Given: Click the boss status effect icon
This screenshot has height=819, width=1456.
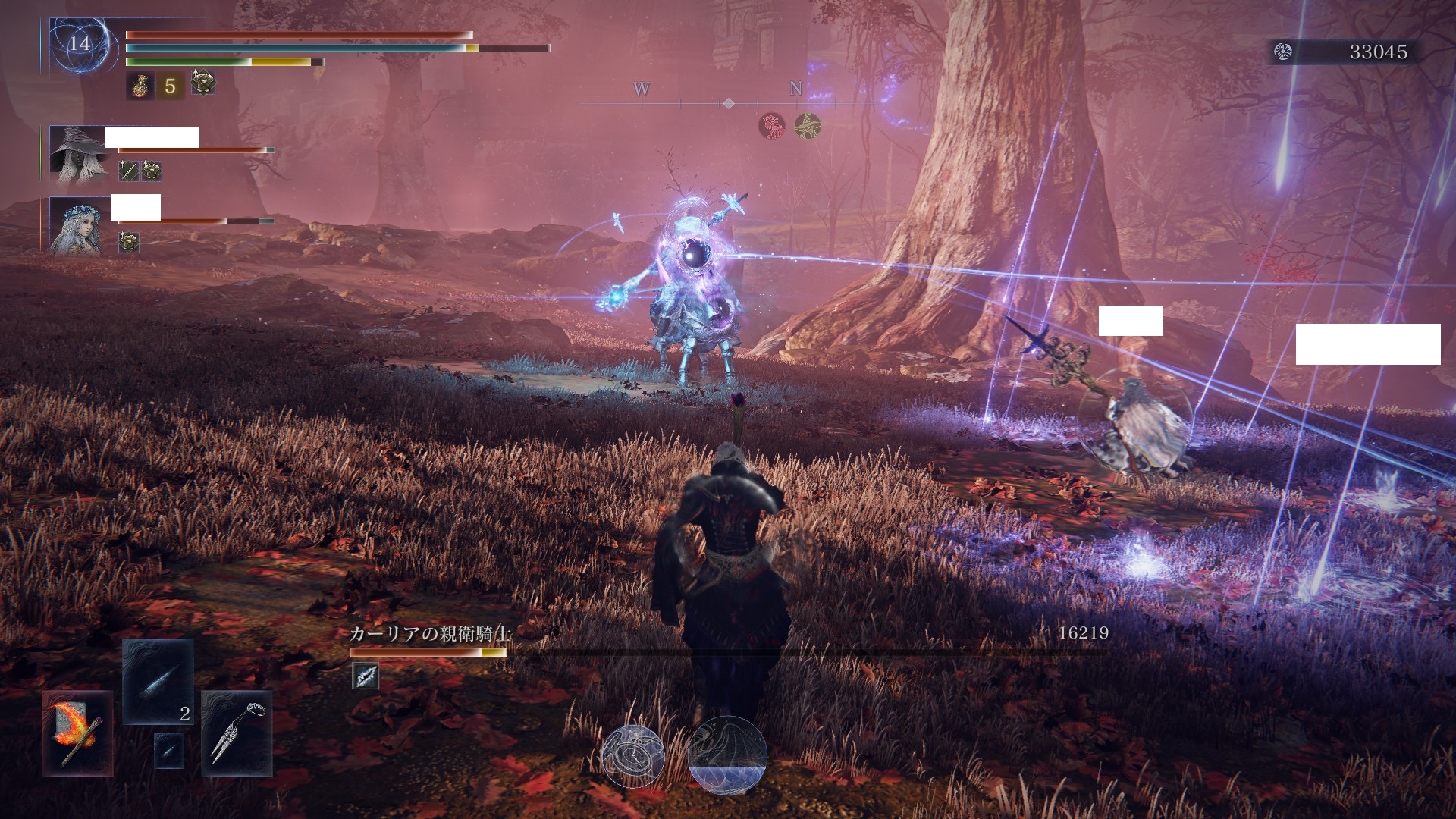Looking at the screenshot, I should (366, 676).
